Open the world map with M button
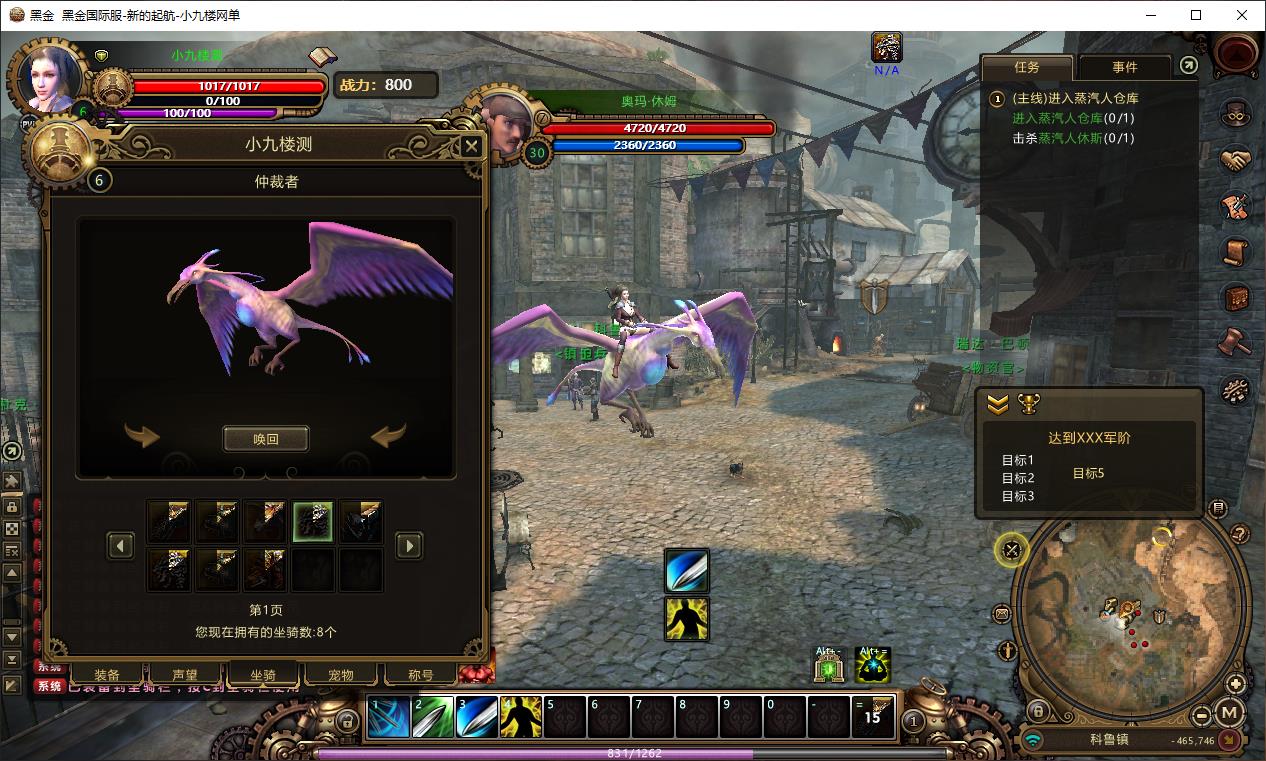The image size is (1266, 761). click(x=1231, y=714)
